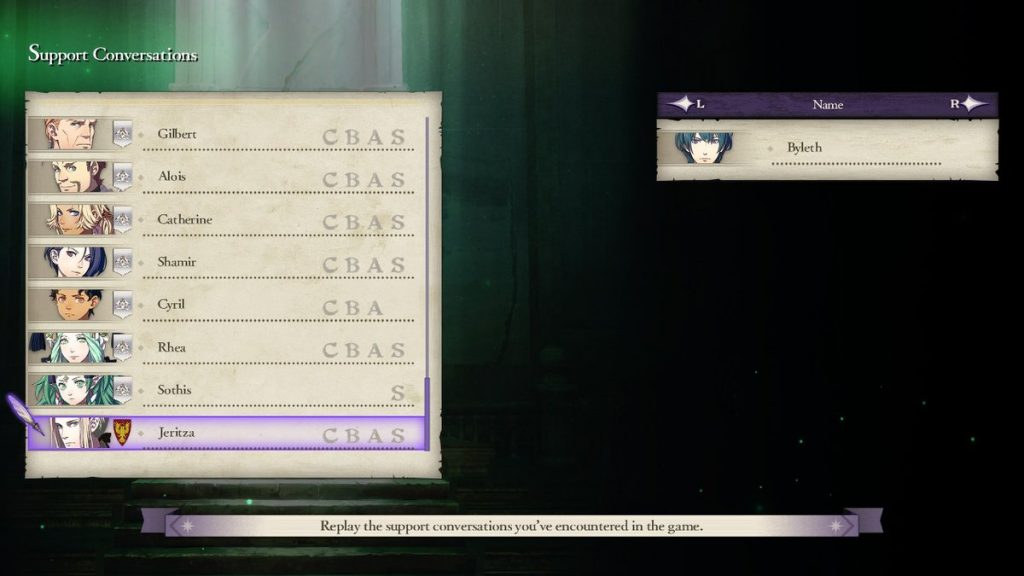1024x576 pixels.
Task: Choose the highlighted Jeritza row
Action: pyautogui.click(x=230, y=433)
